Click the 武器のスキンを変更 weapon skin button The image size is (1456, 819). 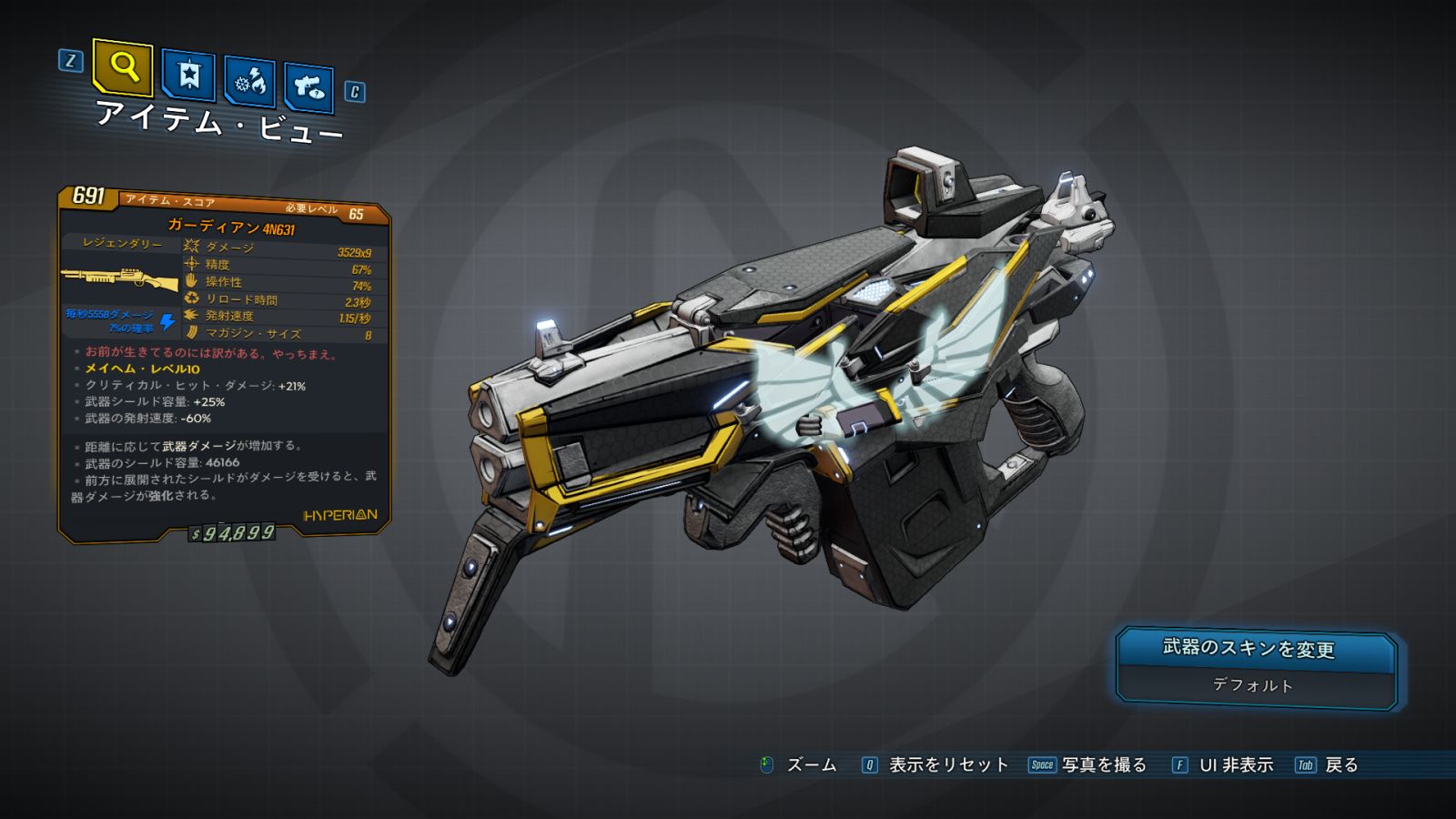click(x=1256, y=667)
